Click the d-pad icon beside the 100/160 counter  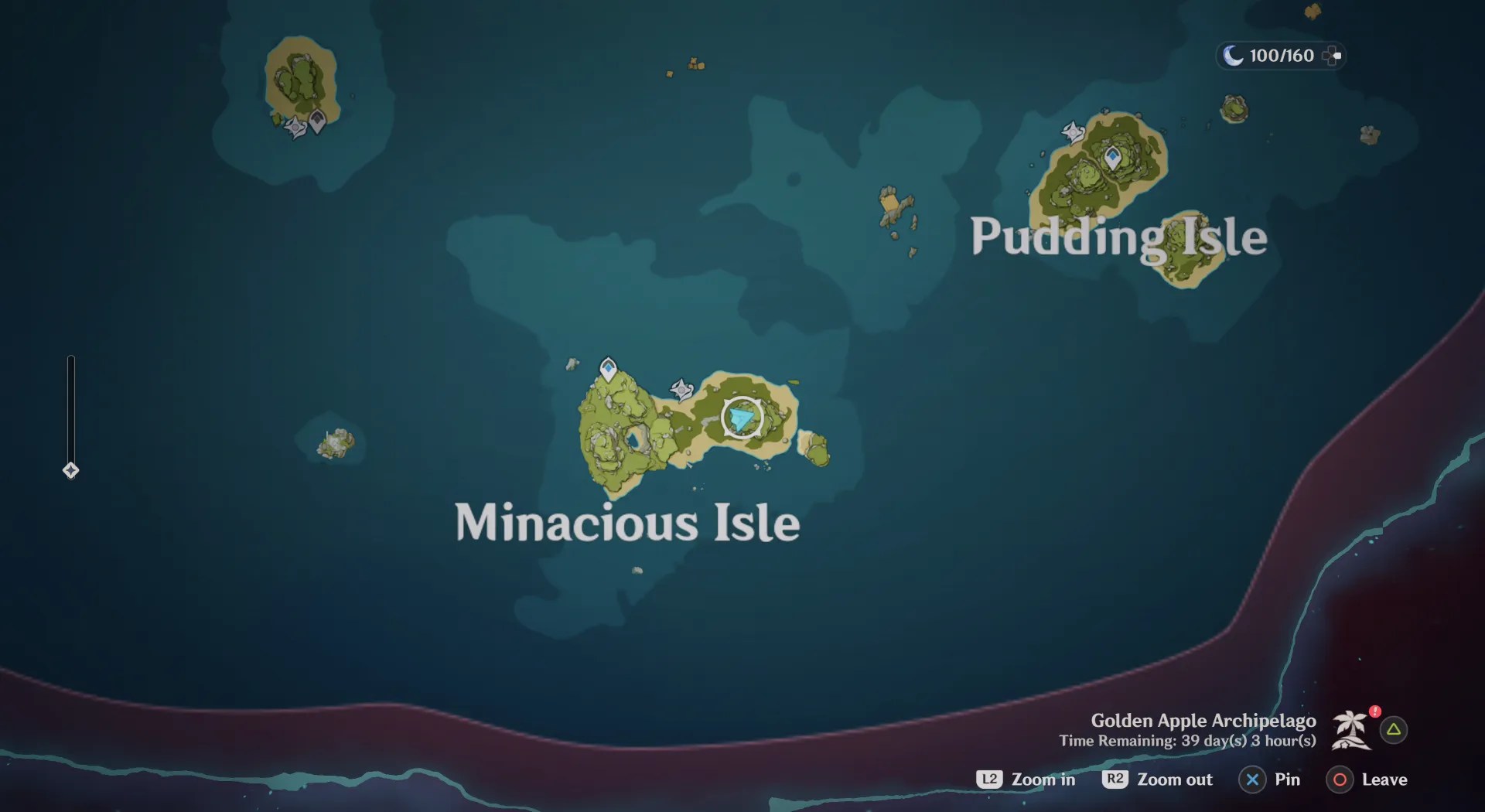[x=1333, y=55]
